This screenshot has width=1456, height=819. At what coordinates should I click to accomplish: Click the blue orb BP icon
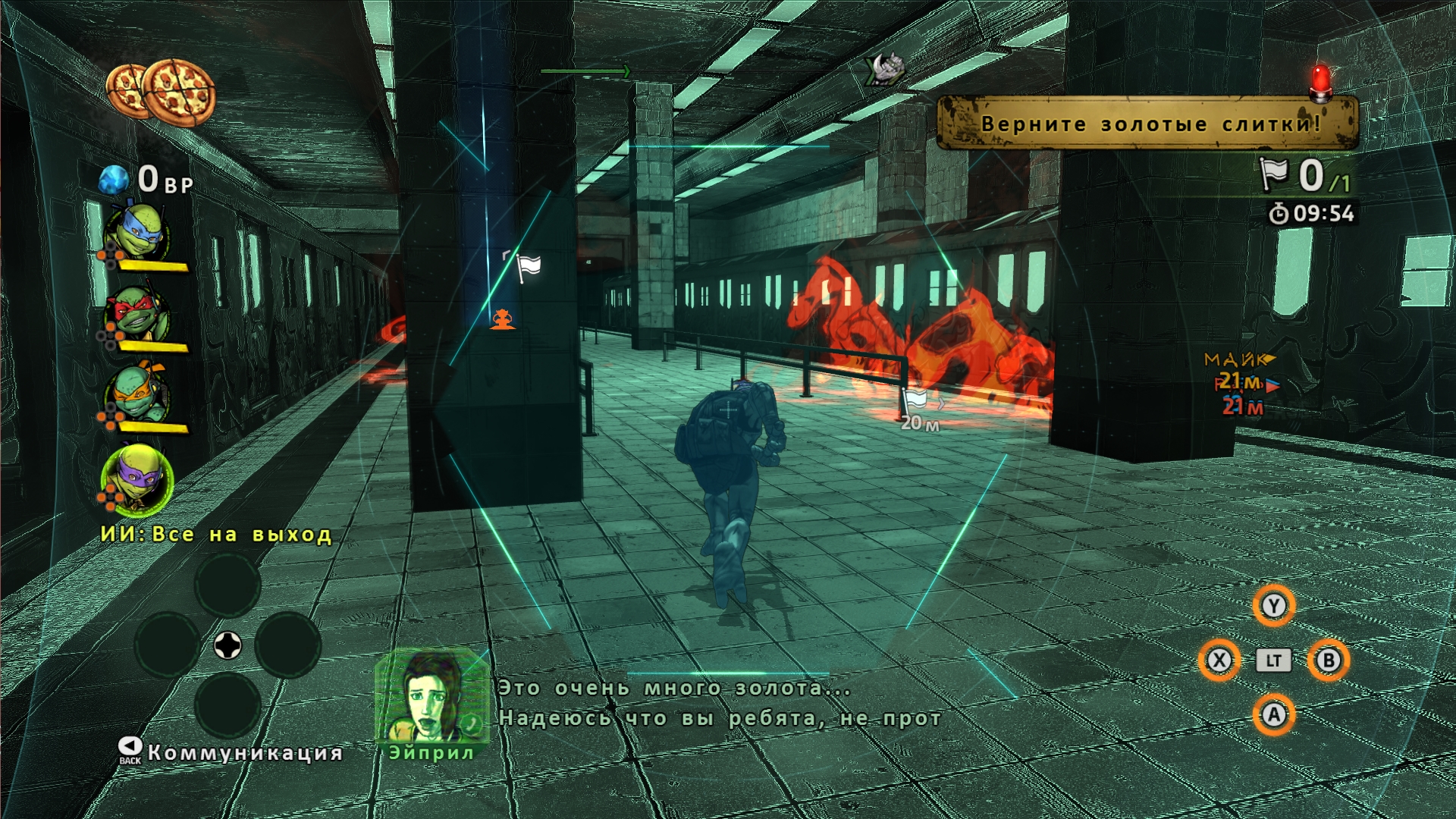pyautogui.click(x=114, y=180)
